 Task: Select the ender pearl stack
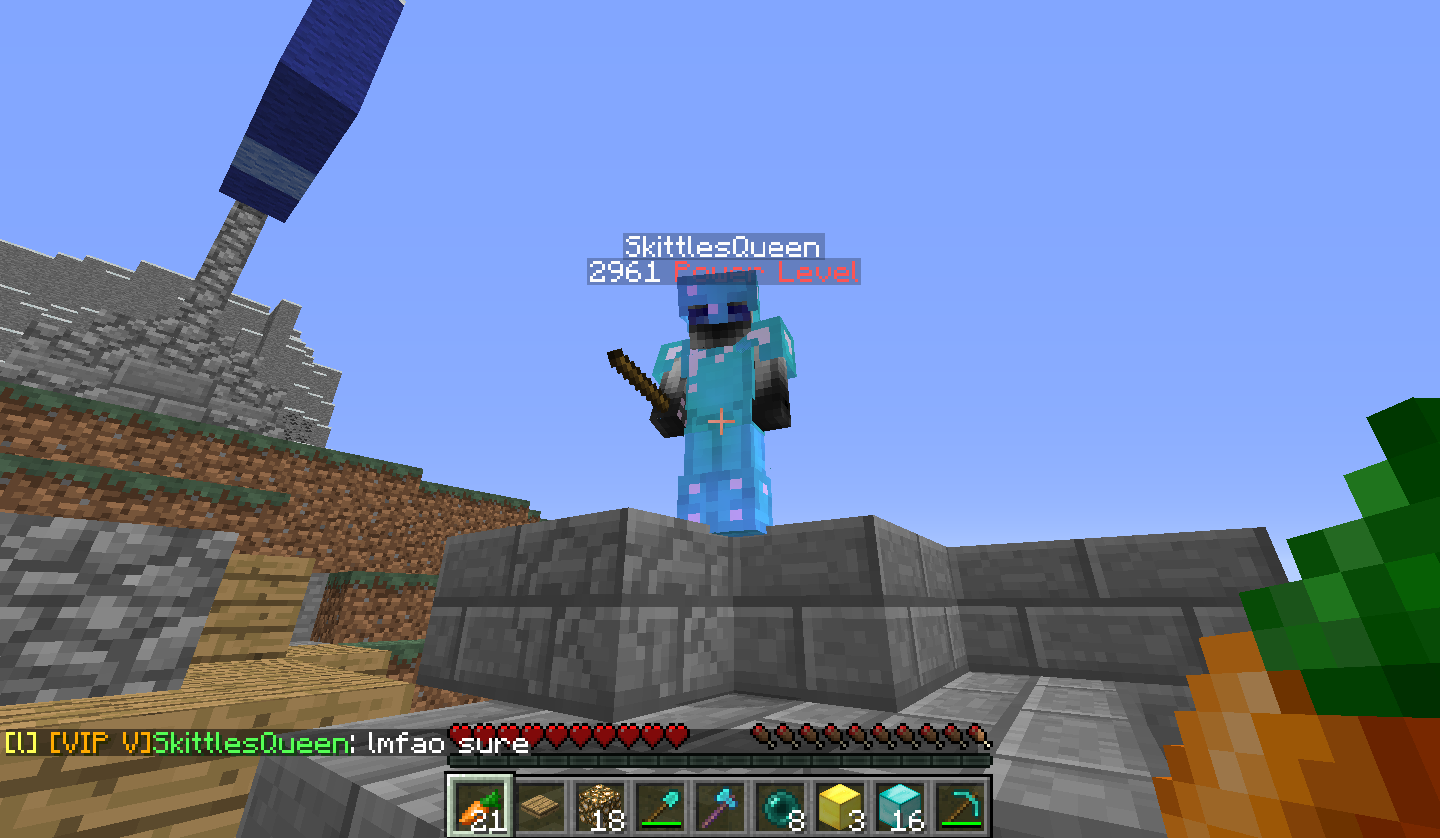[780, 806]
